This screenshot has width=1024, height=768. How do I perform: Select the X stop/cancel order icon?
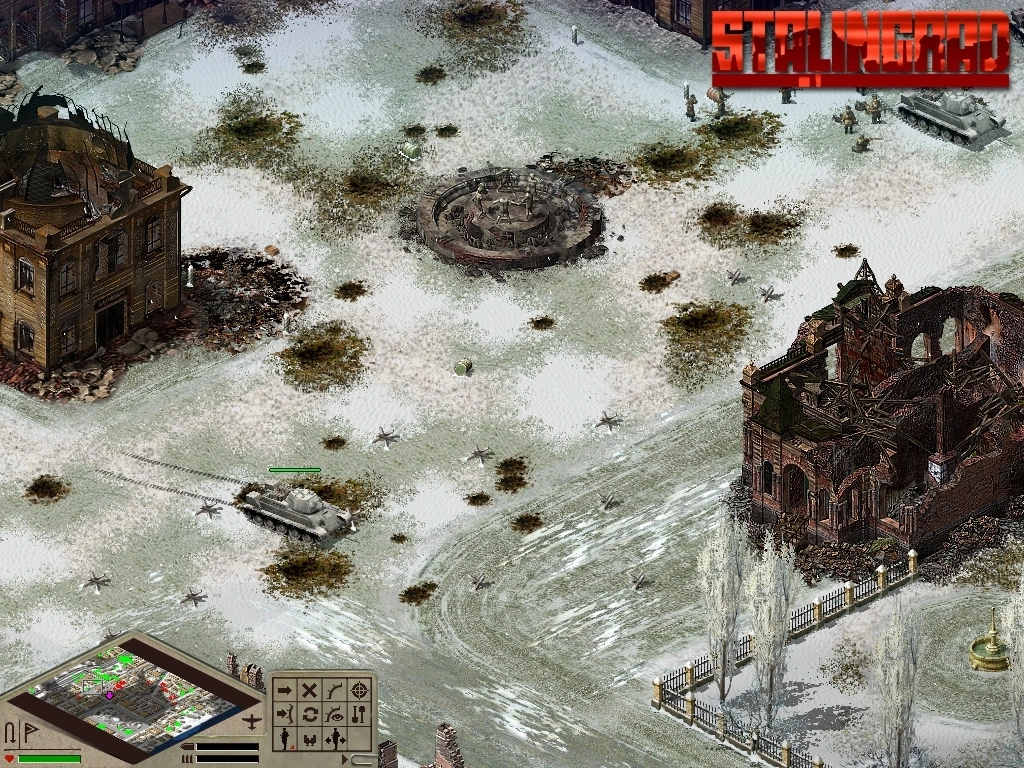(x=310, y=690)
